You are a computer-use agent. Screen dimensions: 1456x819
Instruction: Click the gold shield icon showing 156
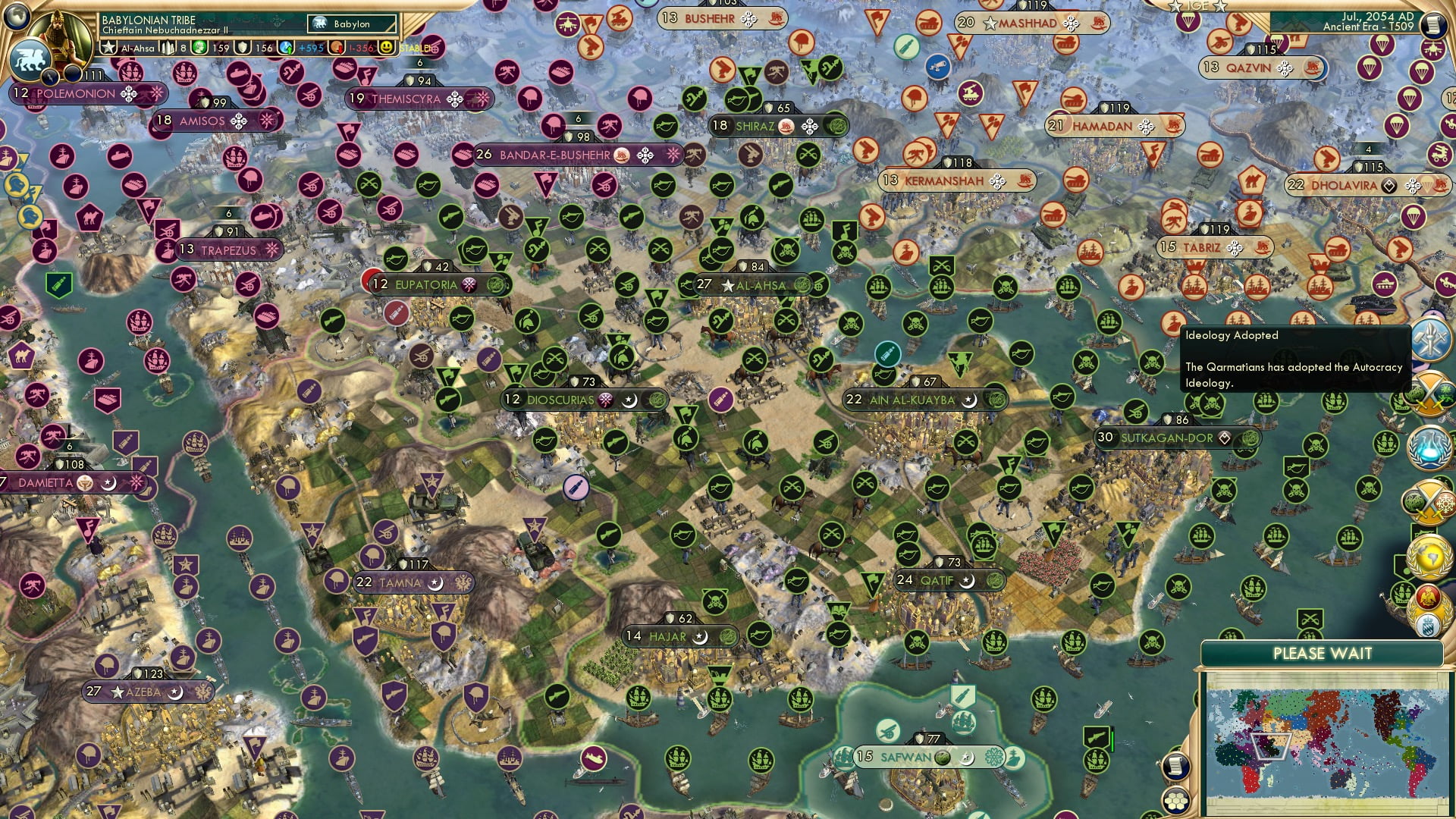coord(241,48)
